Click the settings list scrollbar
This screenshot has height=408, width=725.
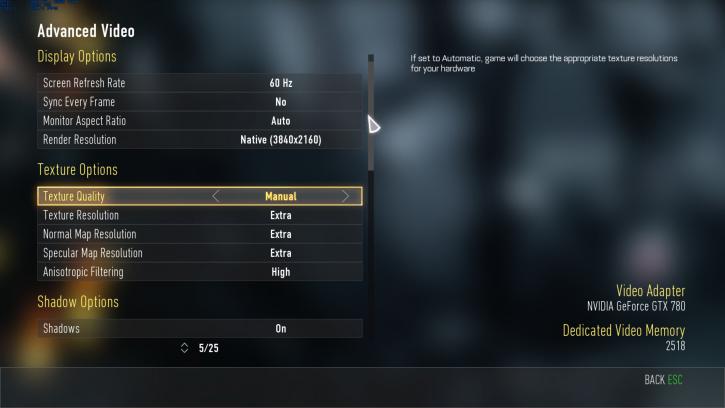(x=371, y=110)
